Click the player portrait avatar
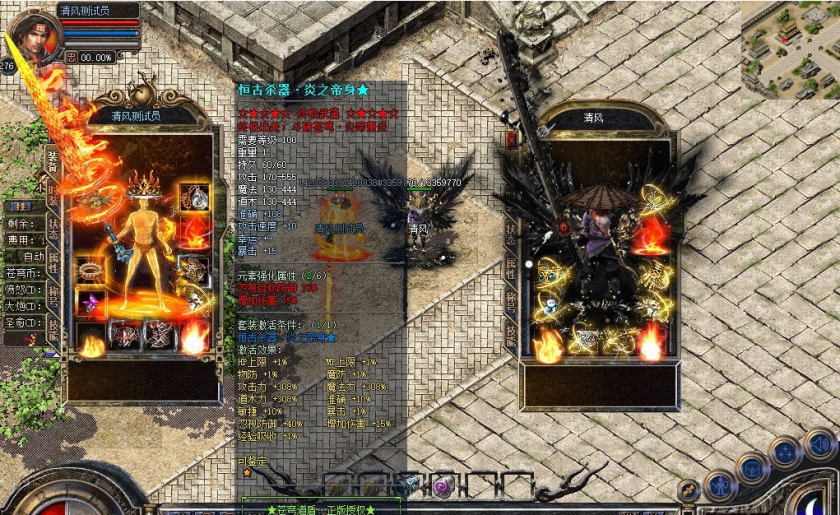This screenshot has height=515, width=840. (34, 34)
